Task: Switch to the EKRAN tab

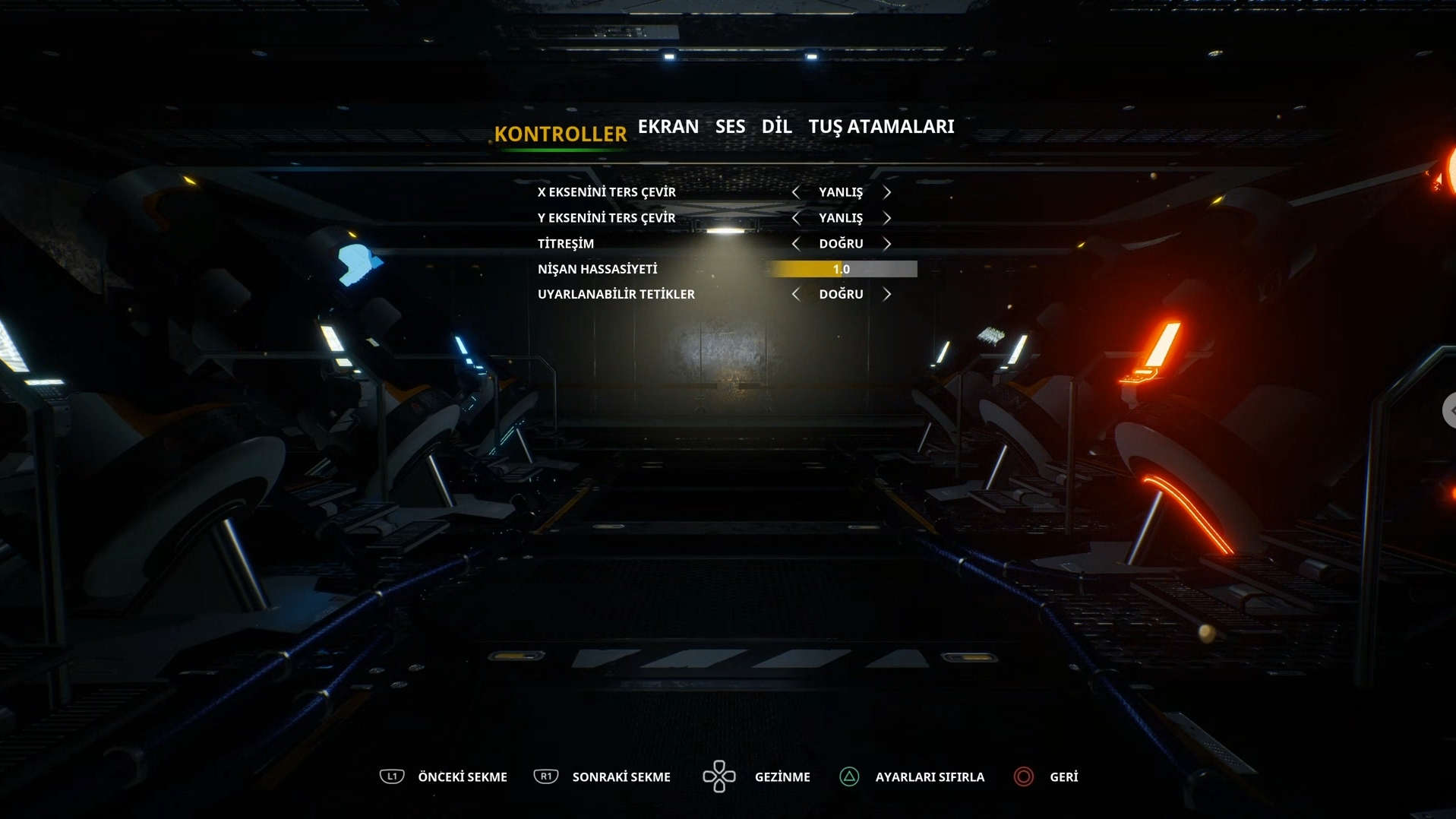Action: (668, 127)
